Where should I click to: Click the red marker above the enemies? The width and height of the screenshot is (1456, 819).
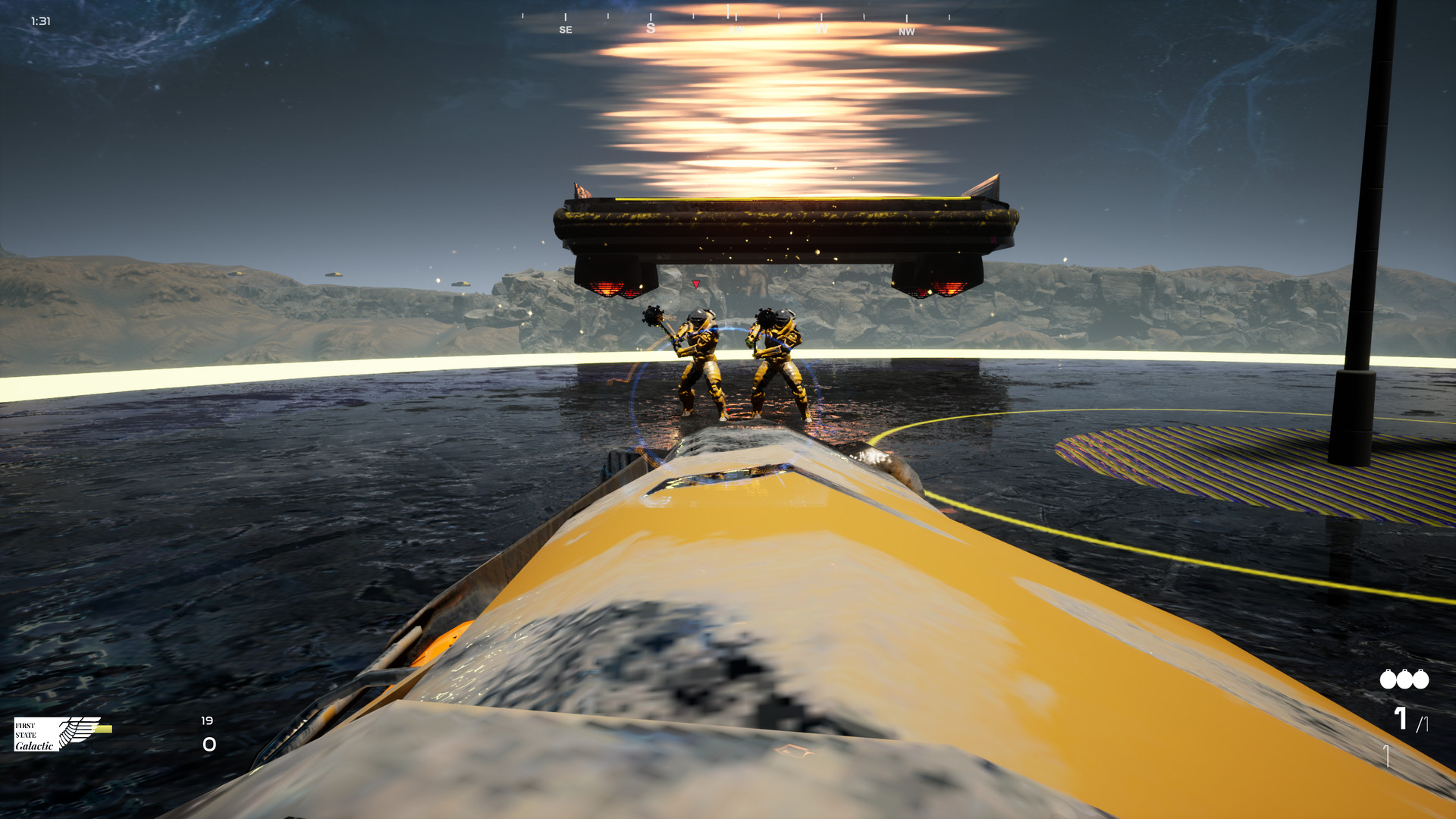pyautogui.click(x=695, y=284)
